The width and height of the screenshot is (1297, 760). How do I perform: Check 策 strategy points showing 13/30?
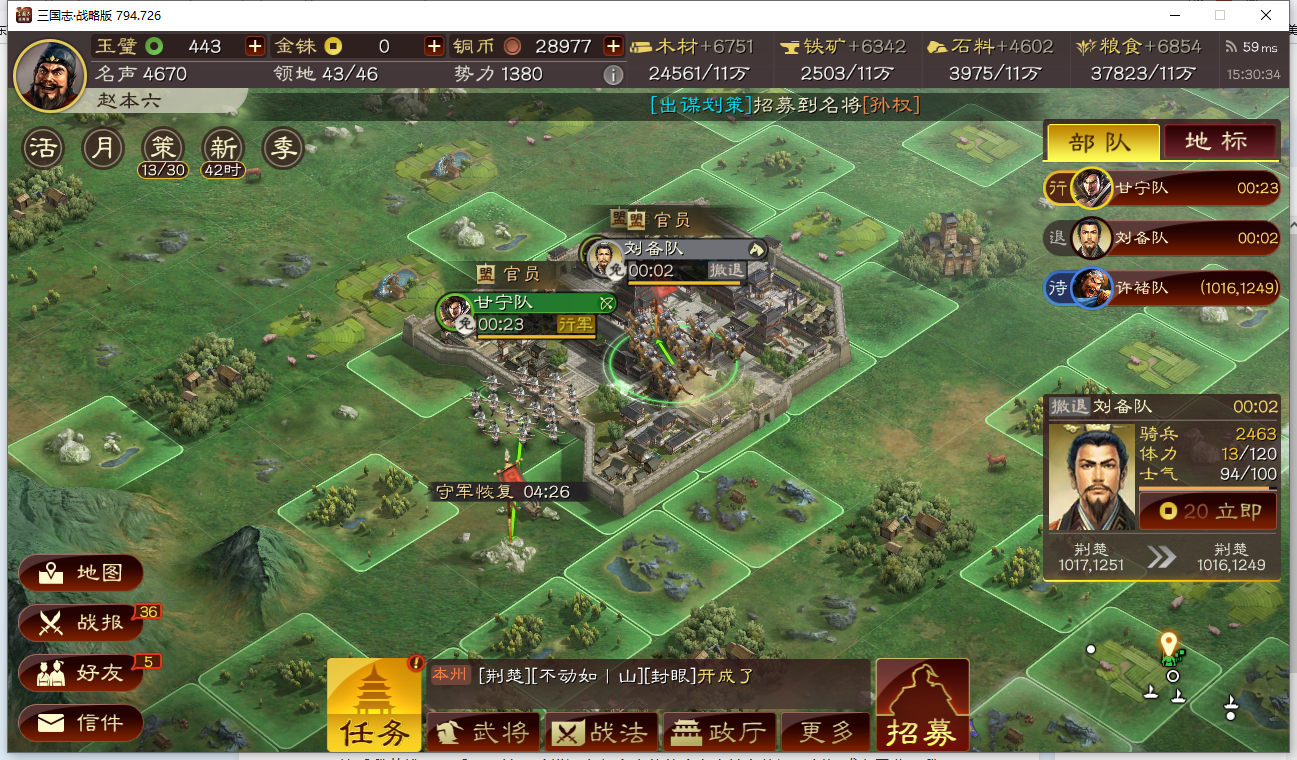163,145
